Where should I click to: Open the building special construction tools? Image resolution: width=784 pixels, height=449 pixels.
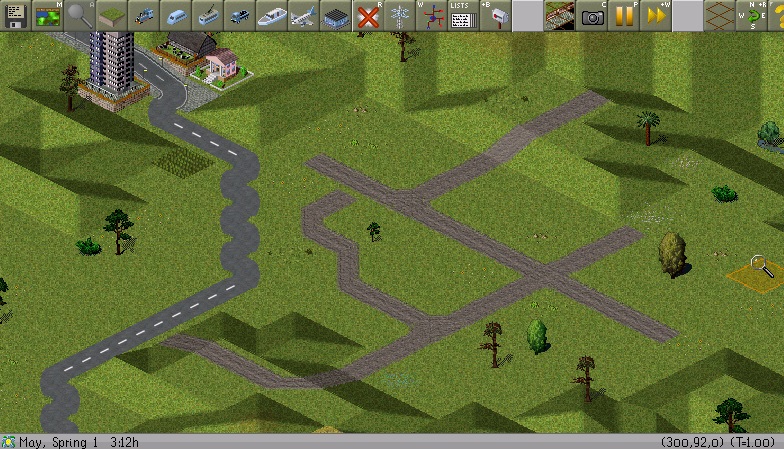[x=334, y=15]
